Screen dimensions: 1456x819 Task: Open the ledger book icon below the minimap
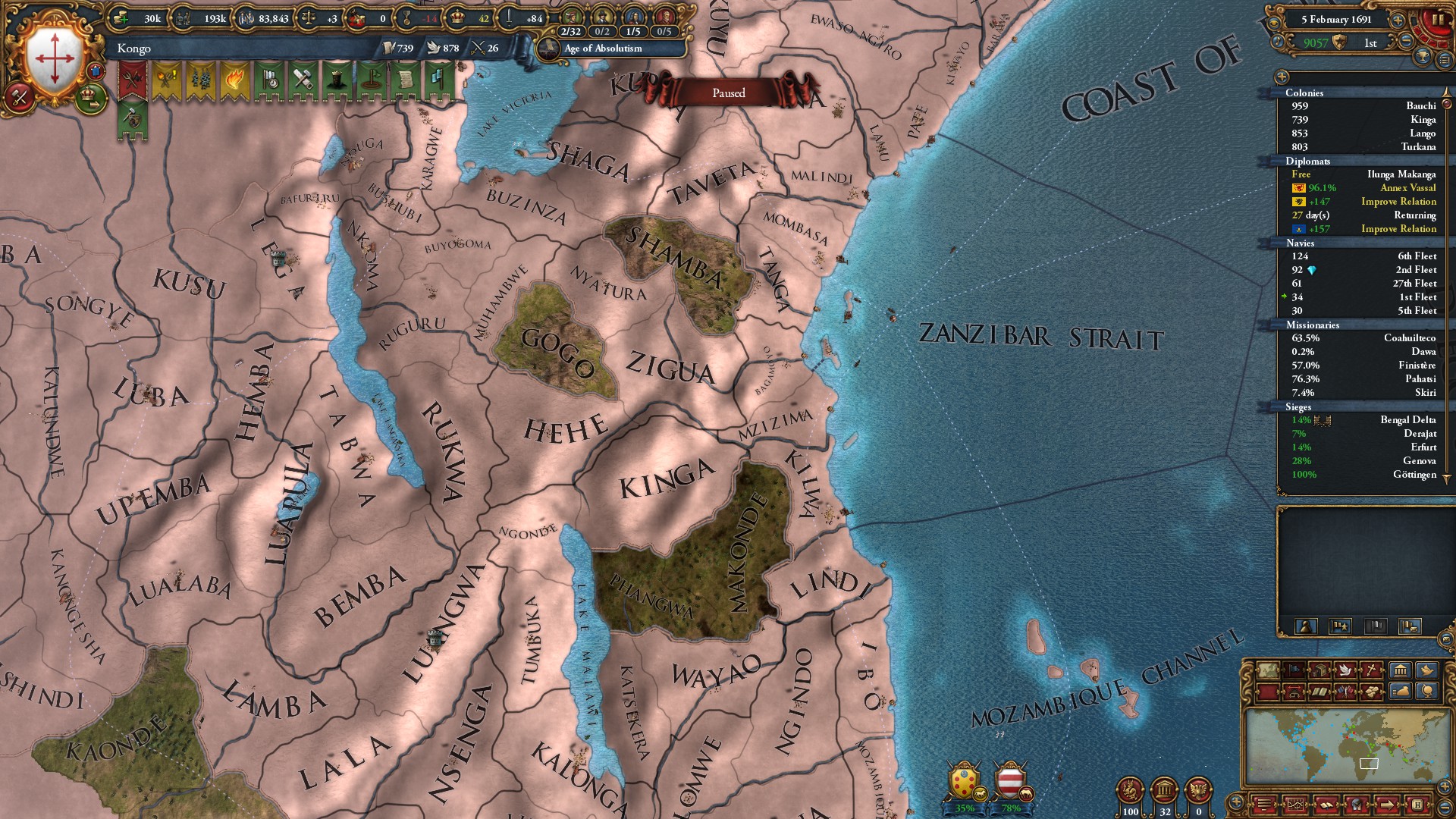pos(1326,805)
